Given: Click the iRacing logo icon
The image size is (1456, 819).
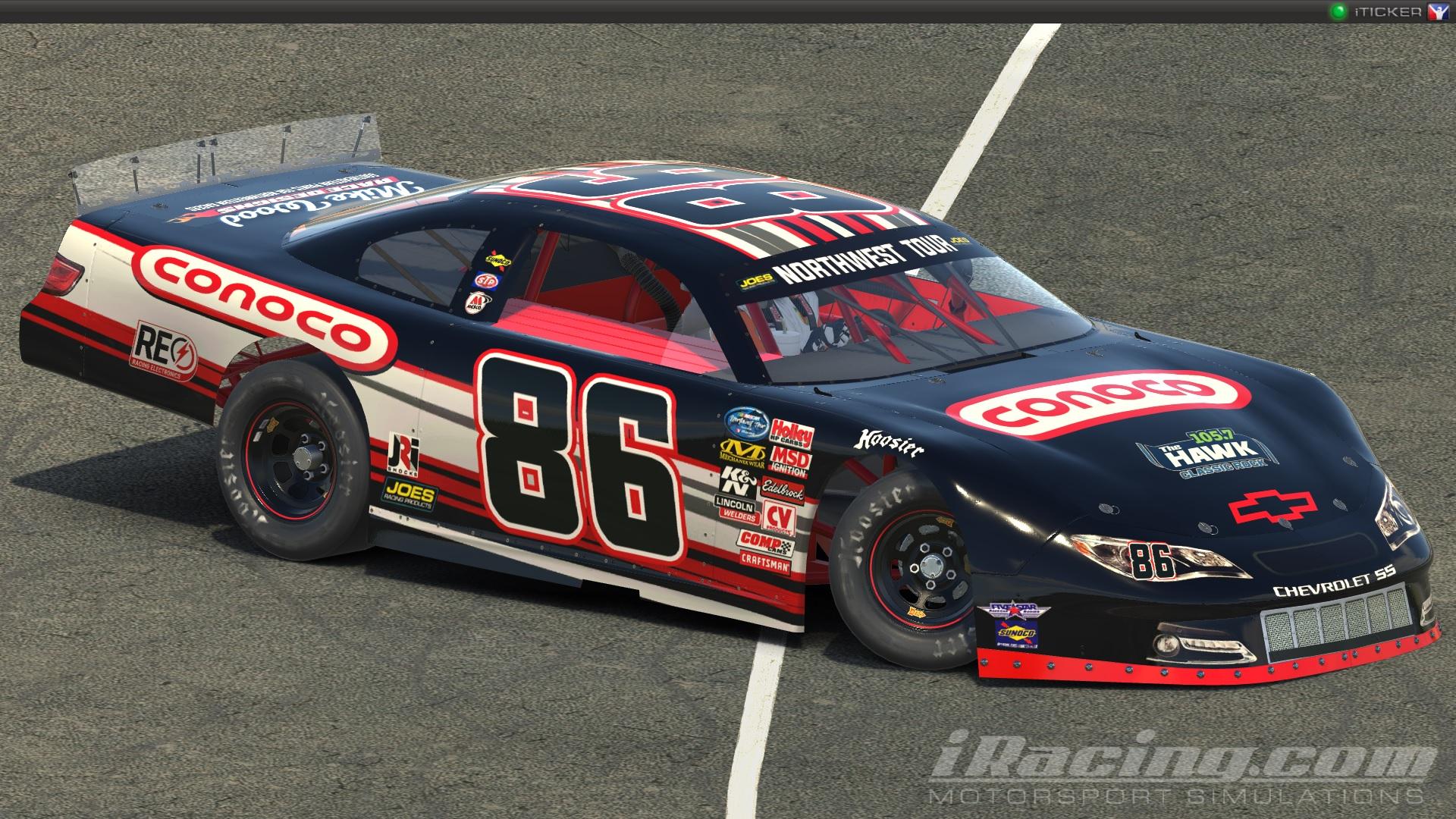Looking at the screenshot, I should coord(1439,12).
